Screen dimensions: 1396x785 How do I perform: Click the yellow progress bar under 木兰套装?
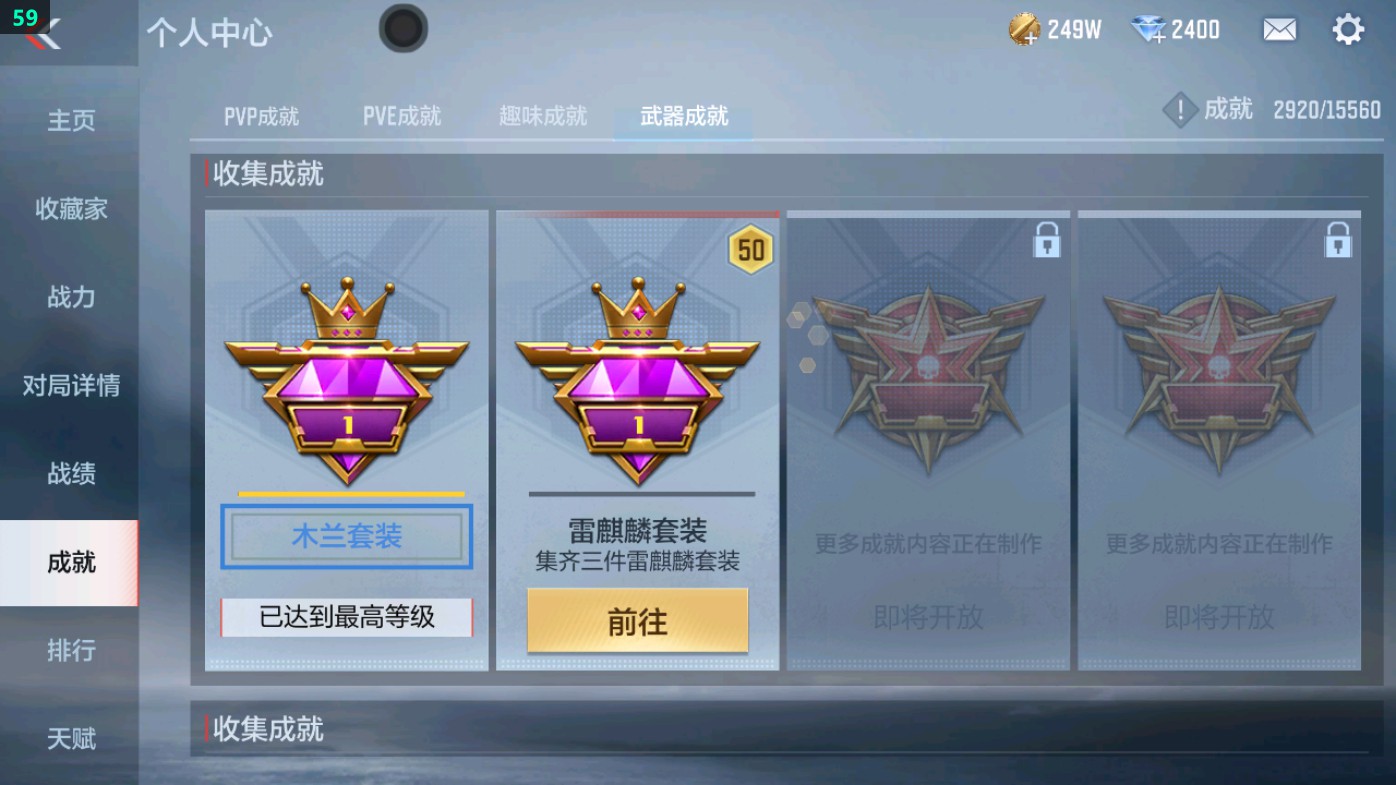pyautogui.click(x=345, y=493)
